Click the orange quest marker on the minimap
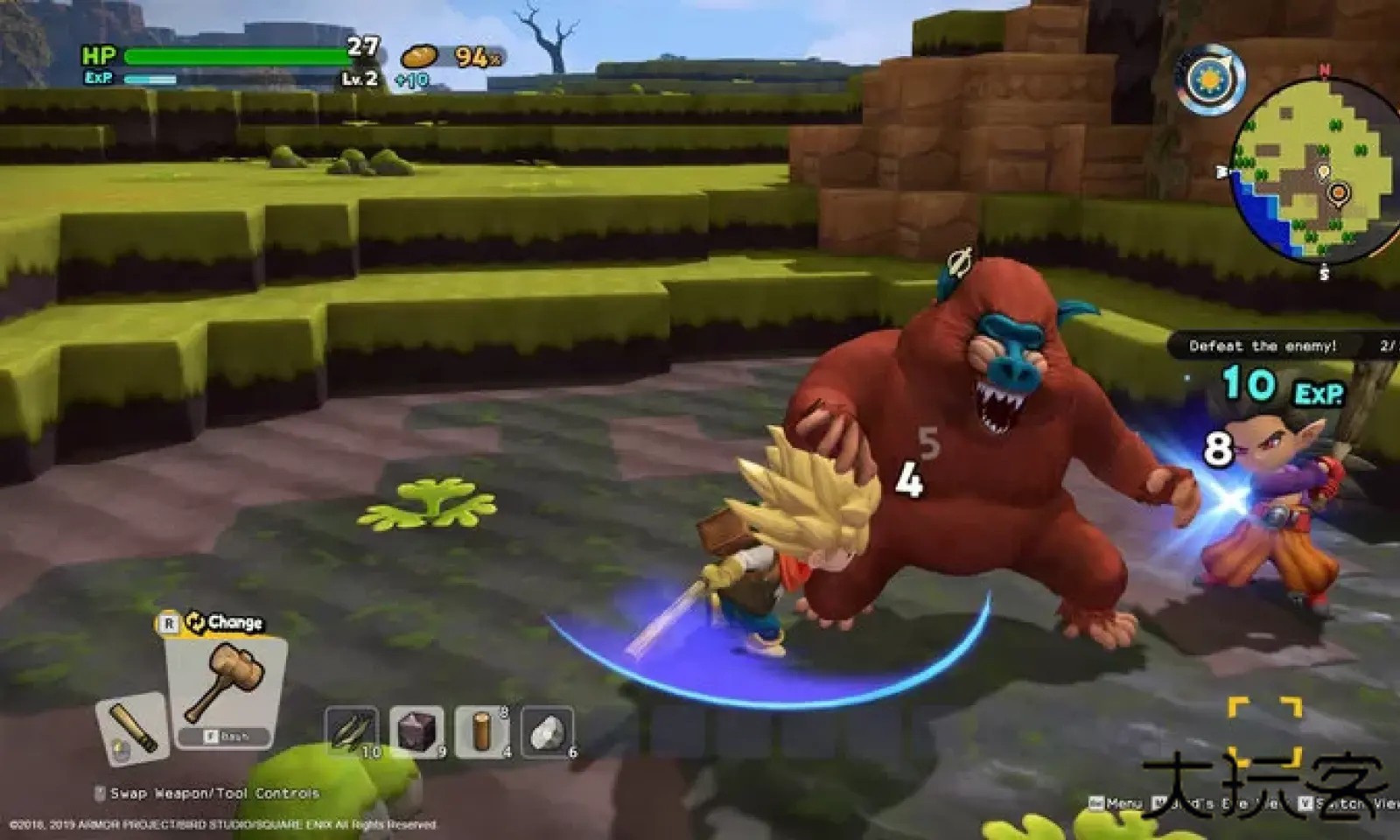 coord(1338,192)
